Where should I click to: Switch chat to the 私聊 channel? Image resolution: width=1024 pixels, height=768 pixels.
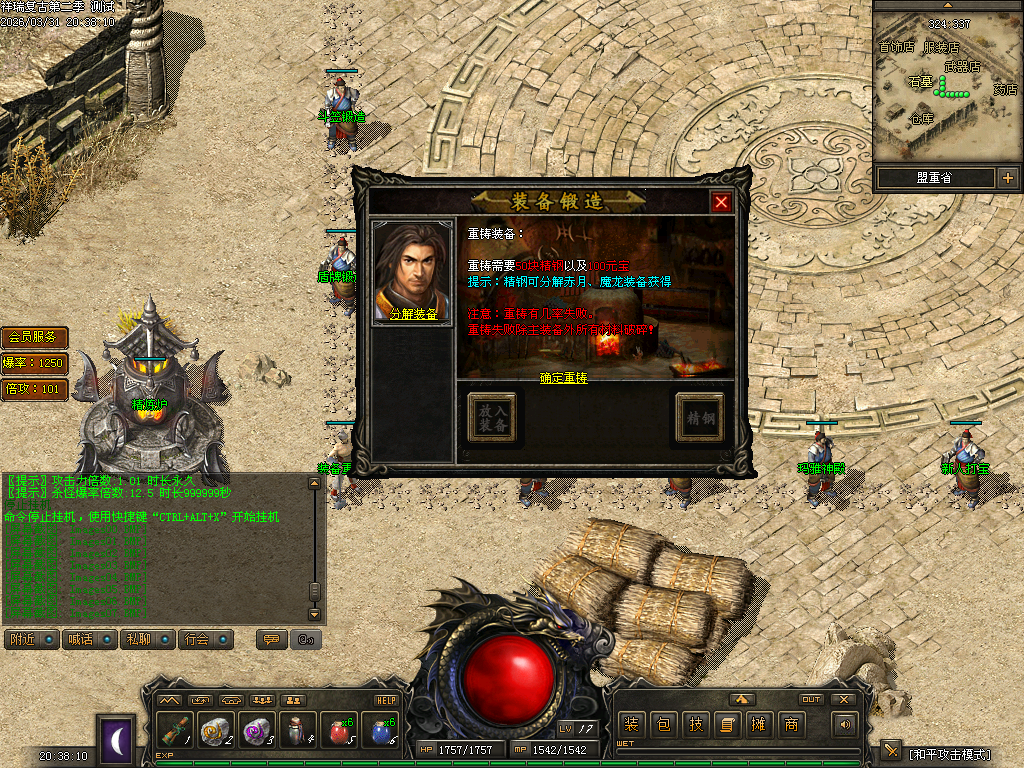coord(146,639)
